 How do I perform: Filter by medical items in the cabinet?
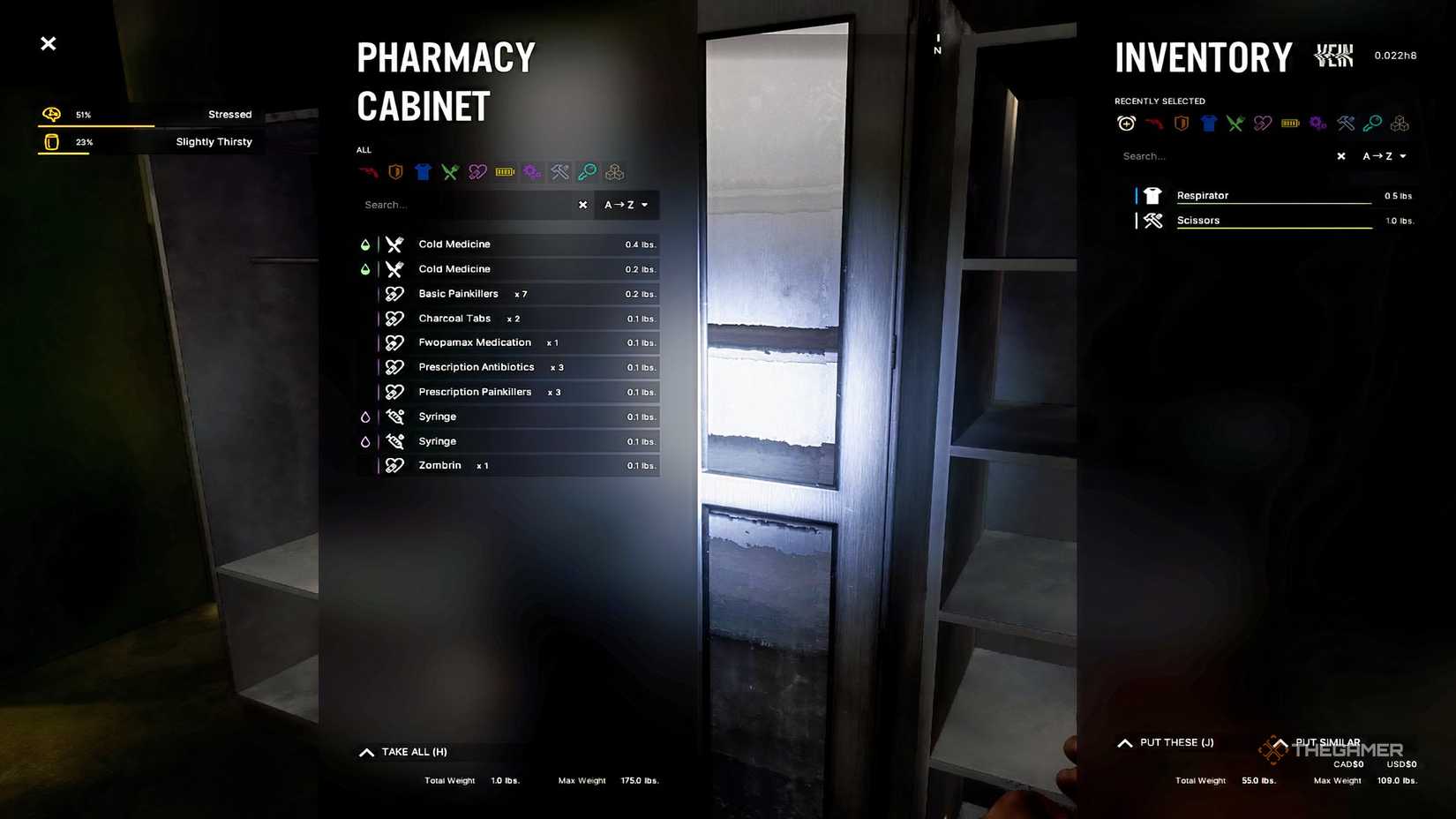[x=477, y=171]
